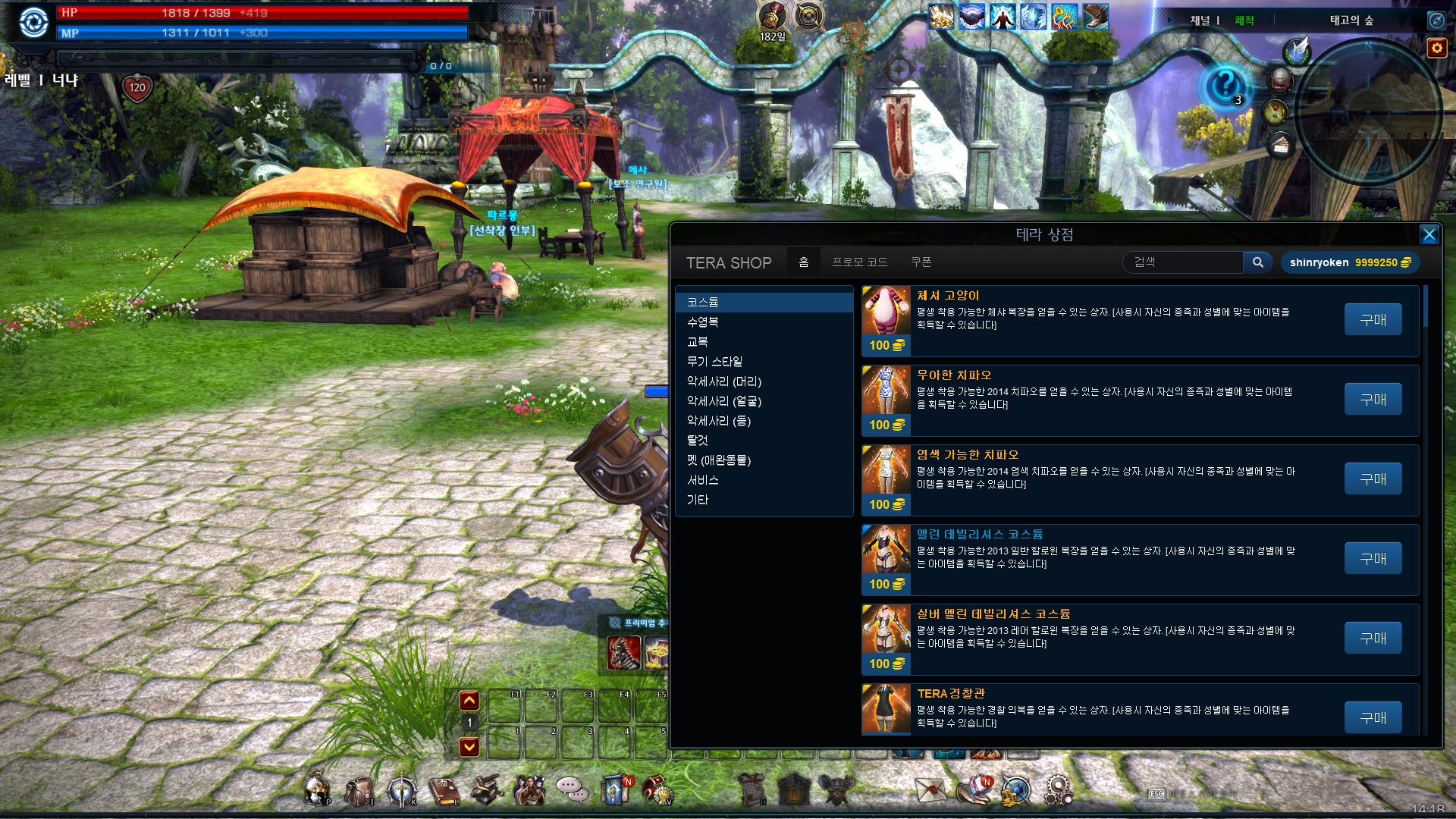1456x819 pixels.
Task: Purchase 체셔 고양이 with its 구매 button
Action: pos(1373,319)
